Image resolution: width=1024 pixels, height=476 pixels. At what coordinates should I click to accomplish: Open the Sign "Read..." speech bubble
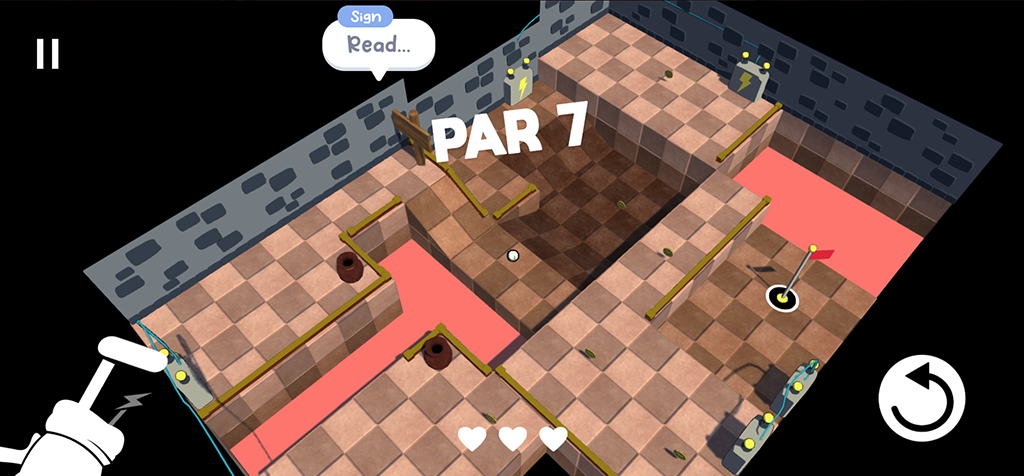(378, 44)
